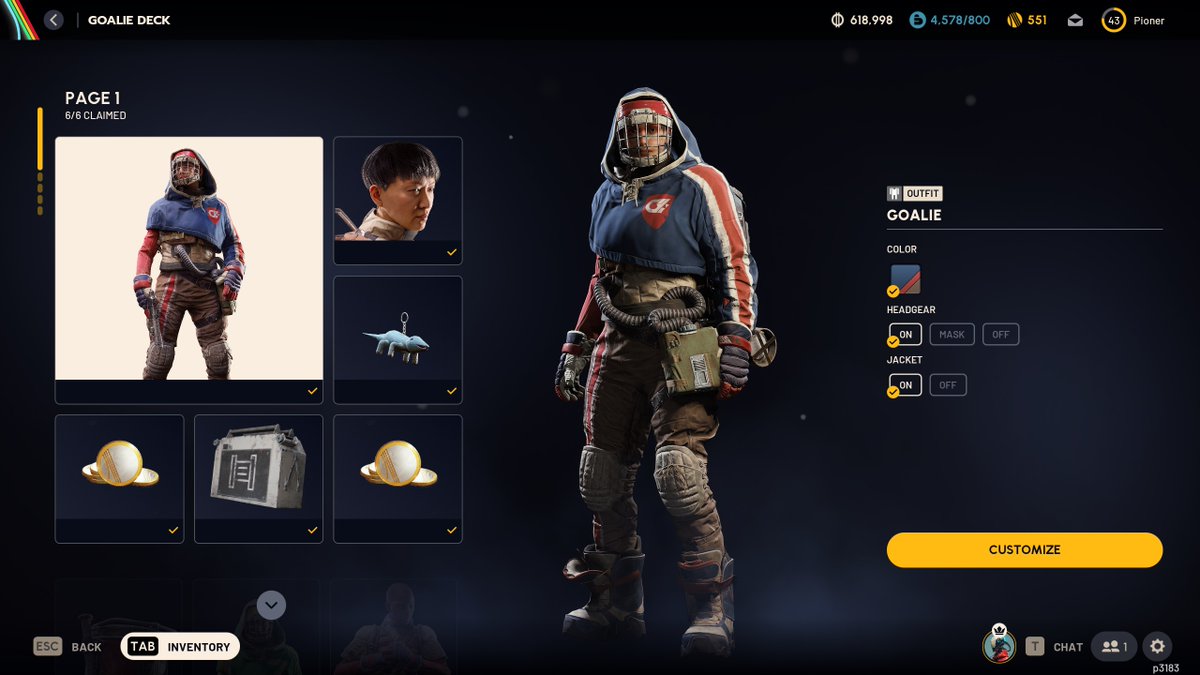Viewport: 1200px width, 675px height.
Task: Show next page with the down arrow
Action: coord(271,605)
